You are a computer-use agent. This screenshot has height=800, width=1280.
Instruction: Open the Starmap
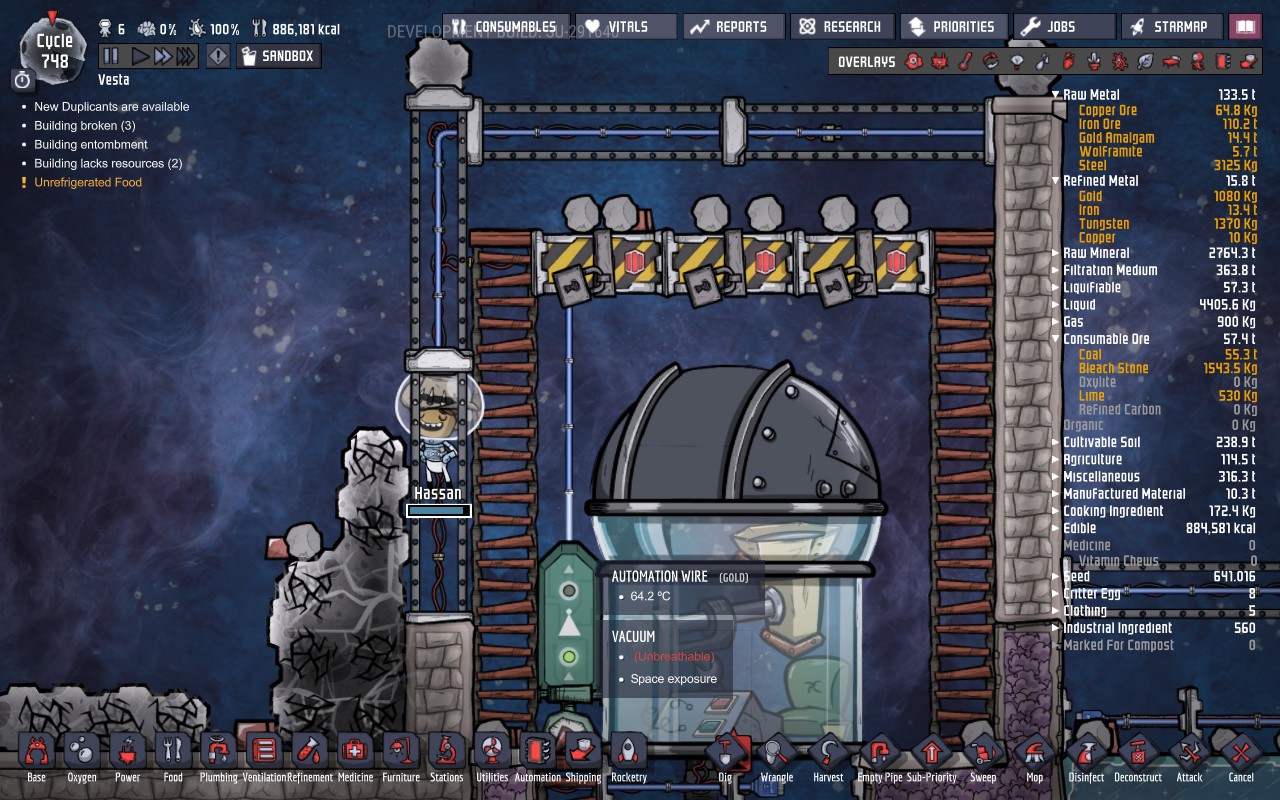coord(1171,27)
